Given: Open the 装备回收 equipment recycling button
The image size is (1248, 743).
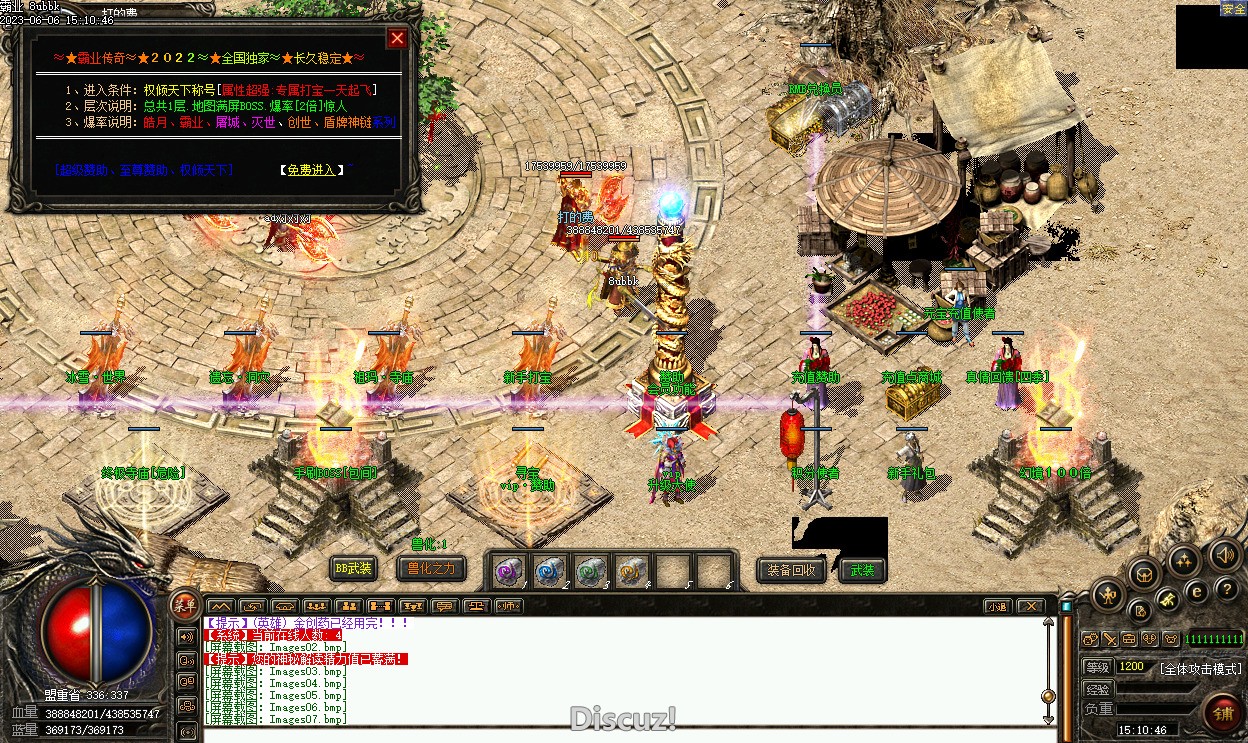Looking at the screenshot, I should [791, 570].
